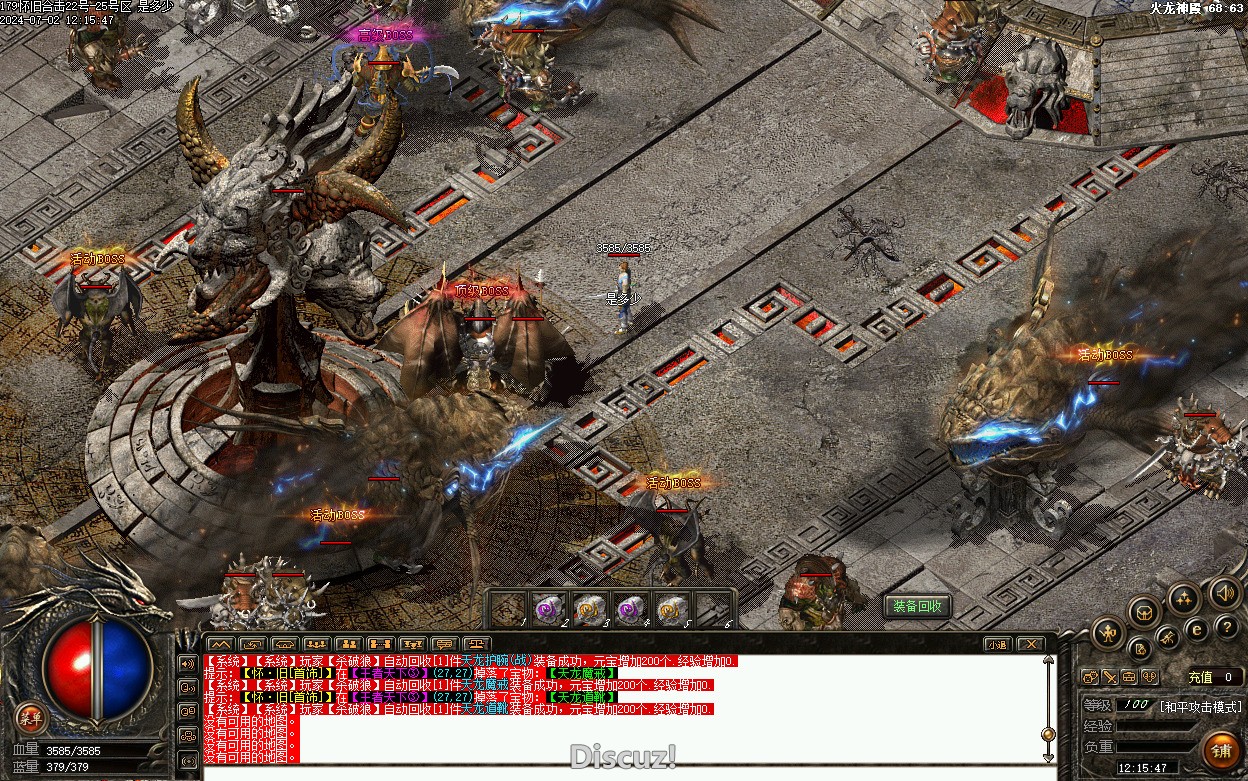Open the character figure icon
Image resolution: width=1248 pixels, height=781 pixels.
[1108, 632]
